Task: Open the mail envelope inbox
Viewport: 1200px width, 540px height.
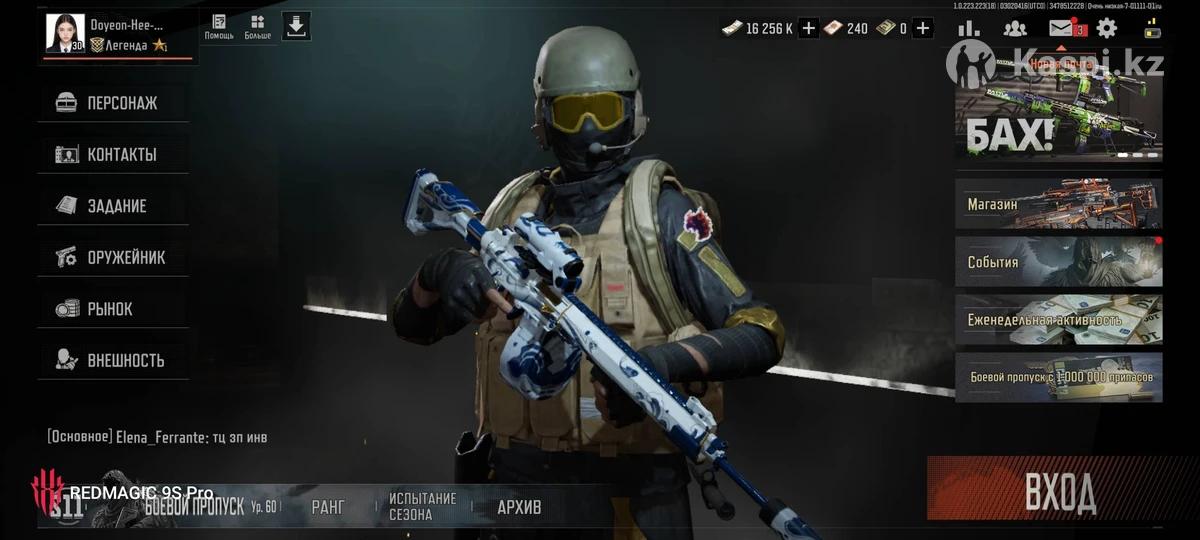Action: click(x=1061, y=28)
